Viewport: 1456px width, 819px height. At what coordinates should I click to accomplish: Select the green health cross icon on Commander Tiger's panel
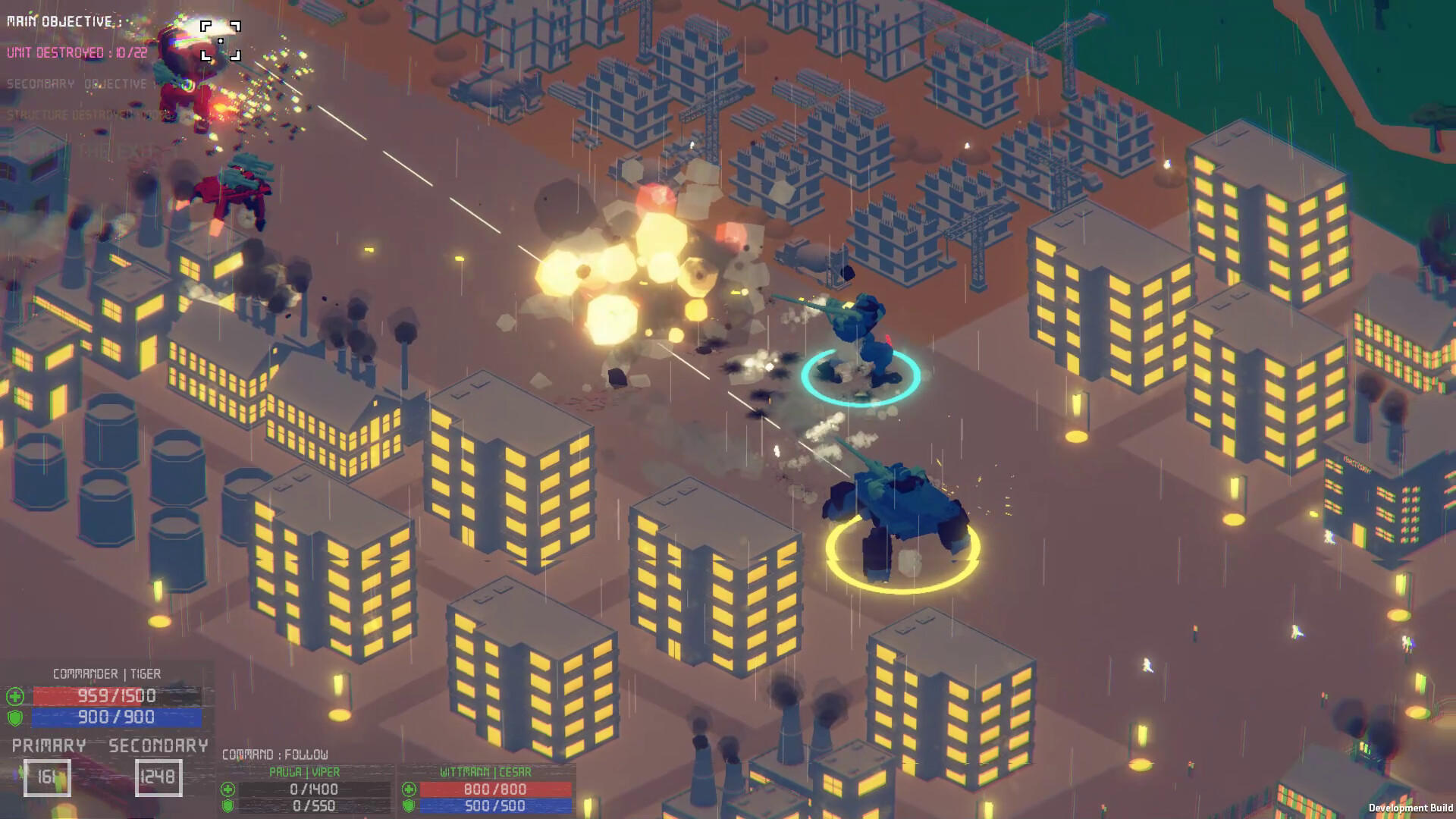point(17,695)
